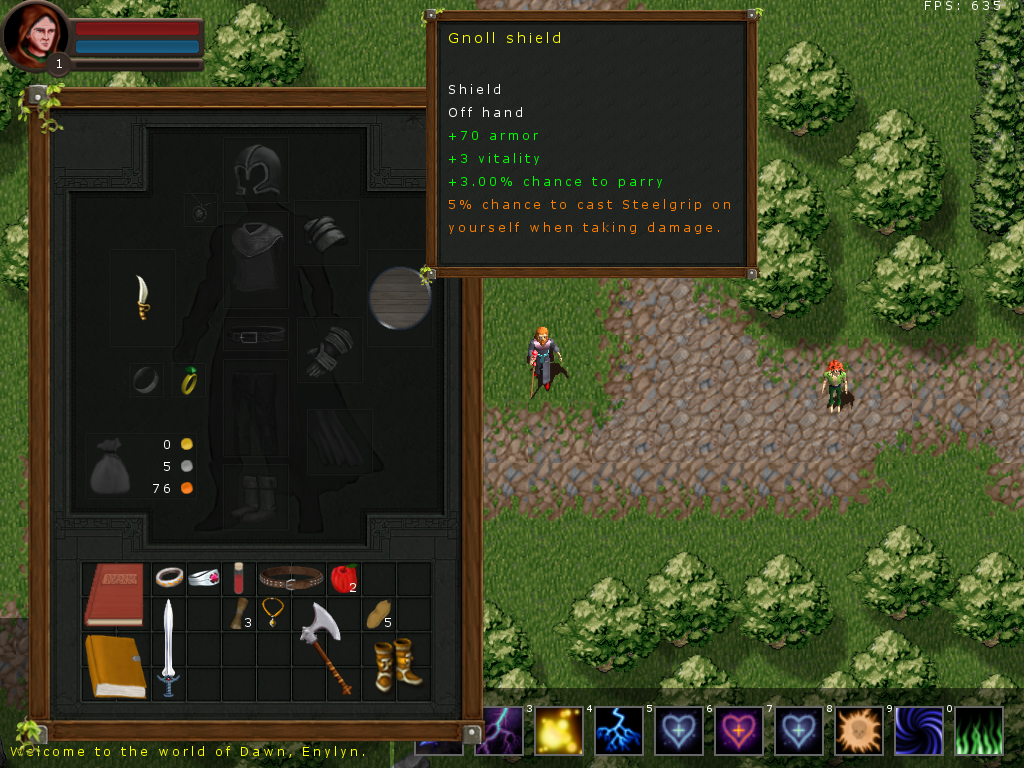Use the red potion vial
1024x768 pixels.
click(238, 578)
